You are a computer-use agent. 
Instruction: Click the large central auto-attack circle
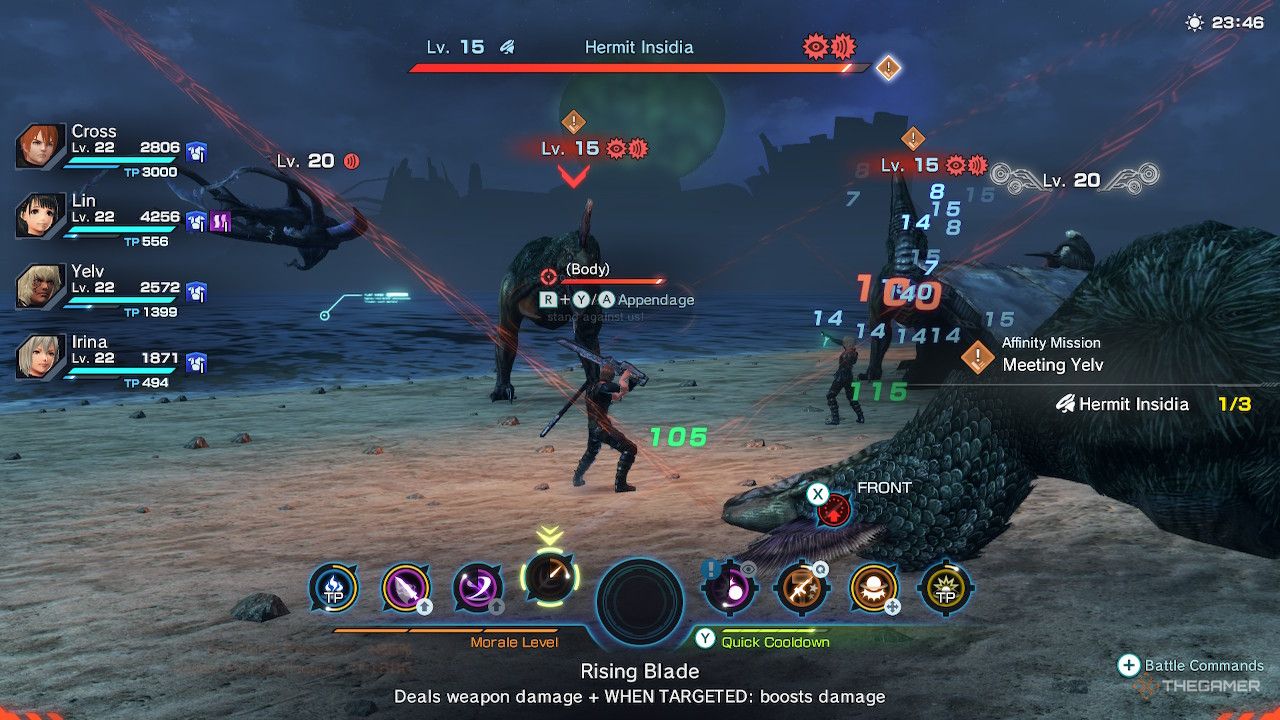click(x=640, y=602)
